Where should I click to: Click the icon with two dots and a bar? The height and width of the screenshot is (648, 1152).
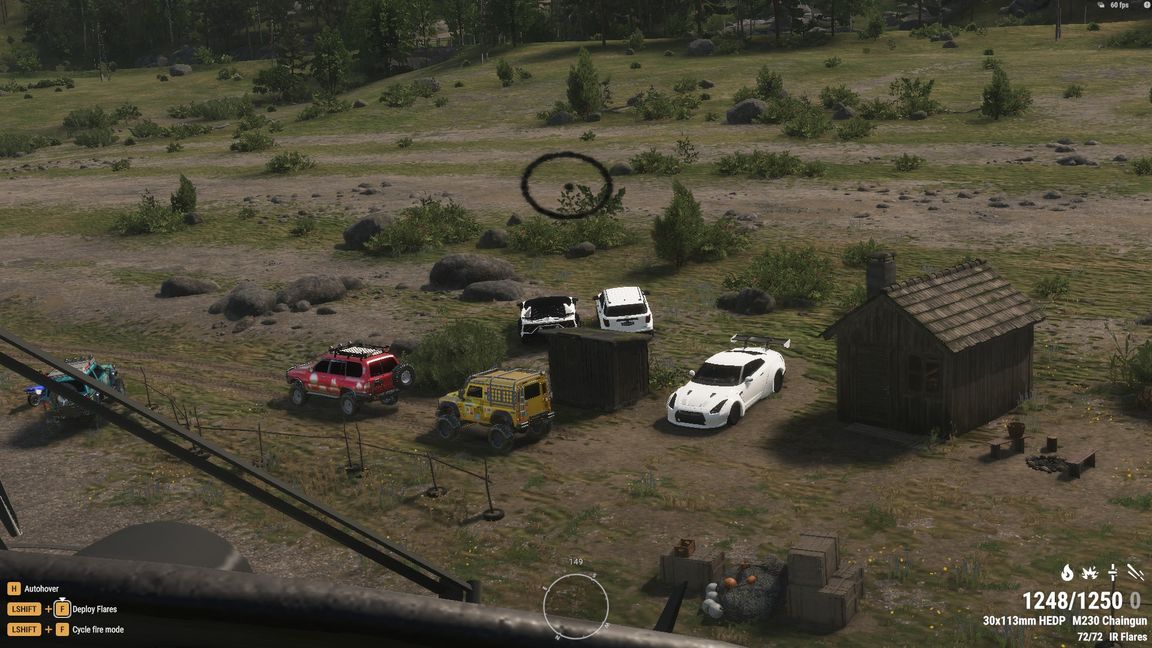(x=1112, y=573)
